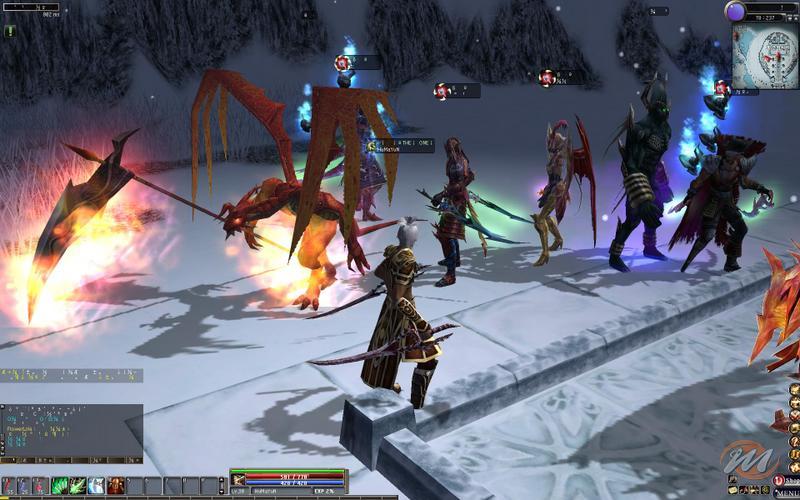Viewport: 800px width, 500px height.
Task: Click the chat log window
Action: pos(71,430)
